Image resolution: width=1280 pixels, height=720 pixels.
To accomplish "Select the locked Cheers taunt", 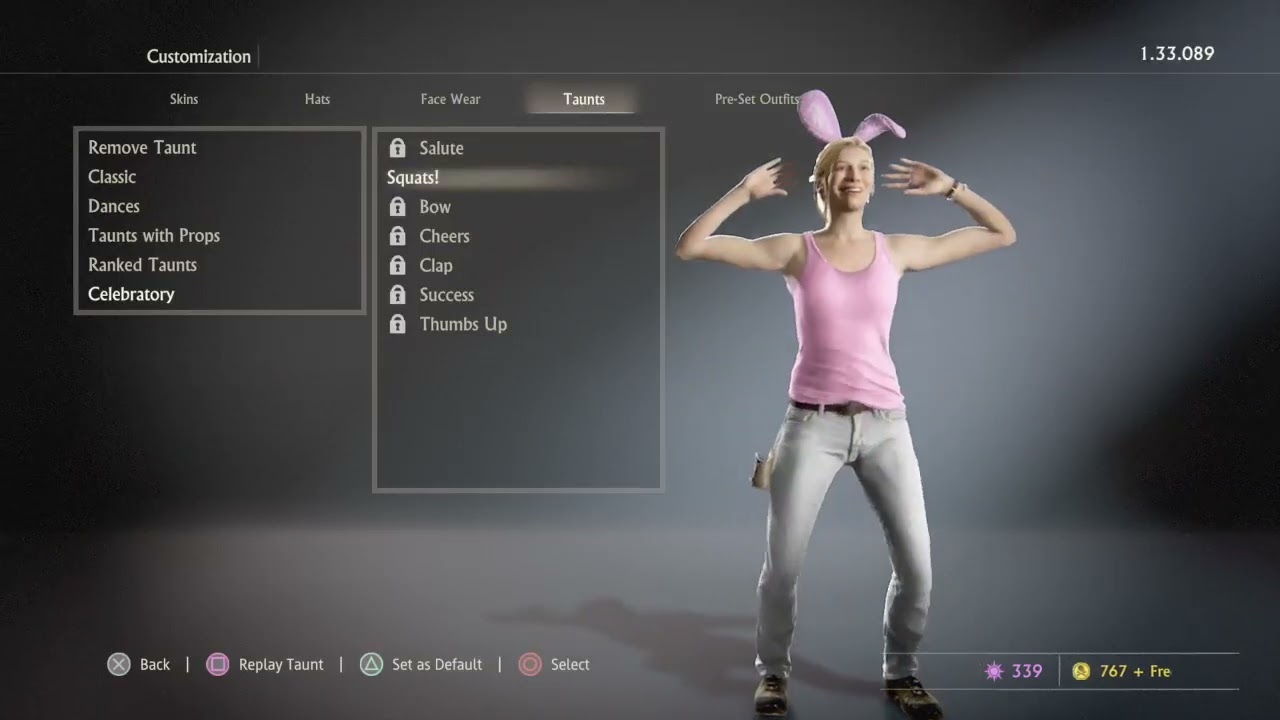I will pyautogui.click(x=444, y=236).
